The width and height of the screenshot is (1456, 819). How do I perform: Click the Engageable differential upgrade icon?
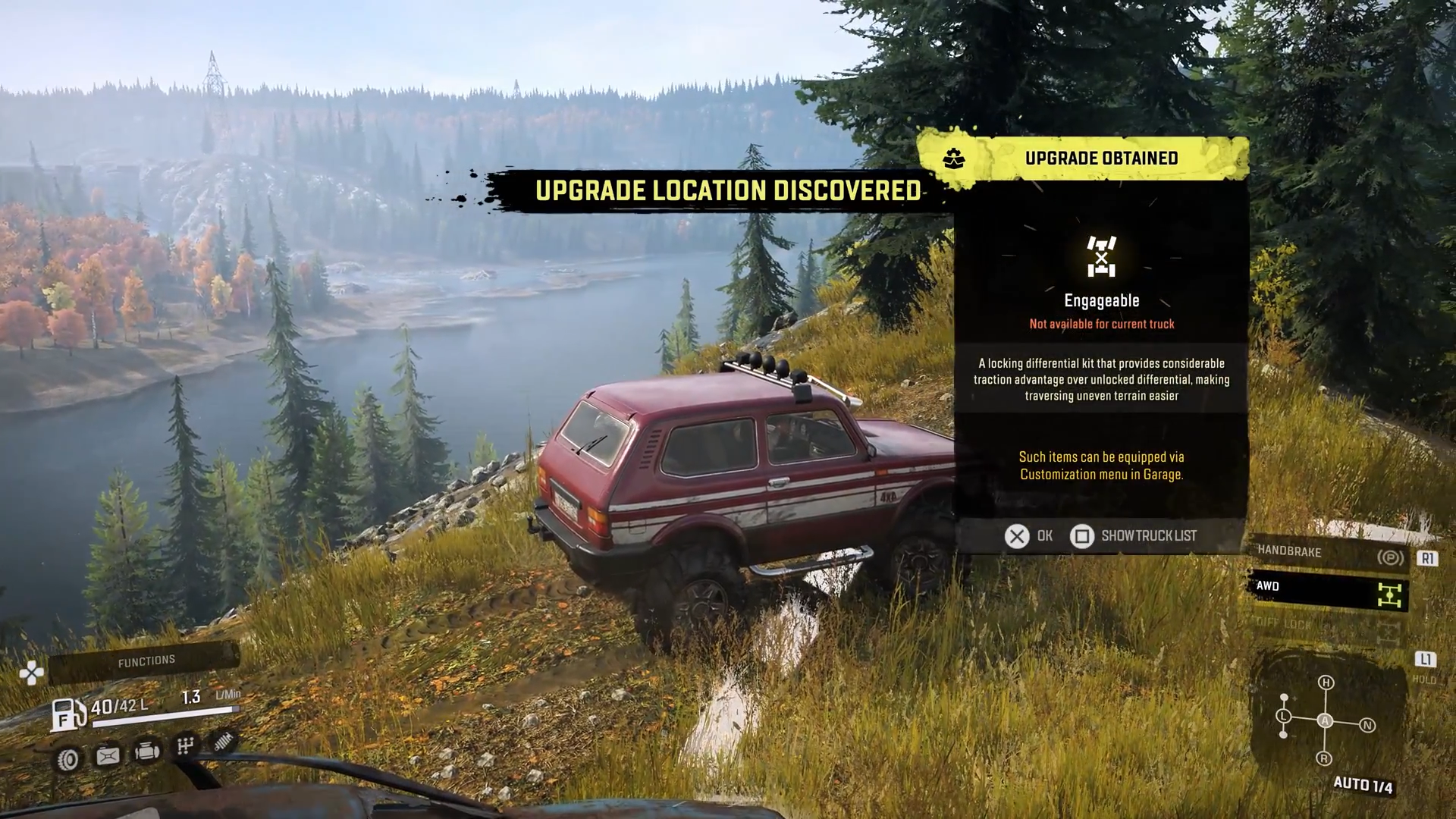(1101, 256)
